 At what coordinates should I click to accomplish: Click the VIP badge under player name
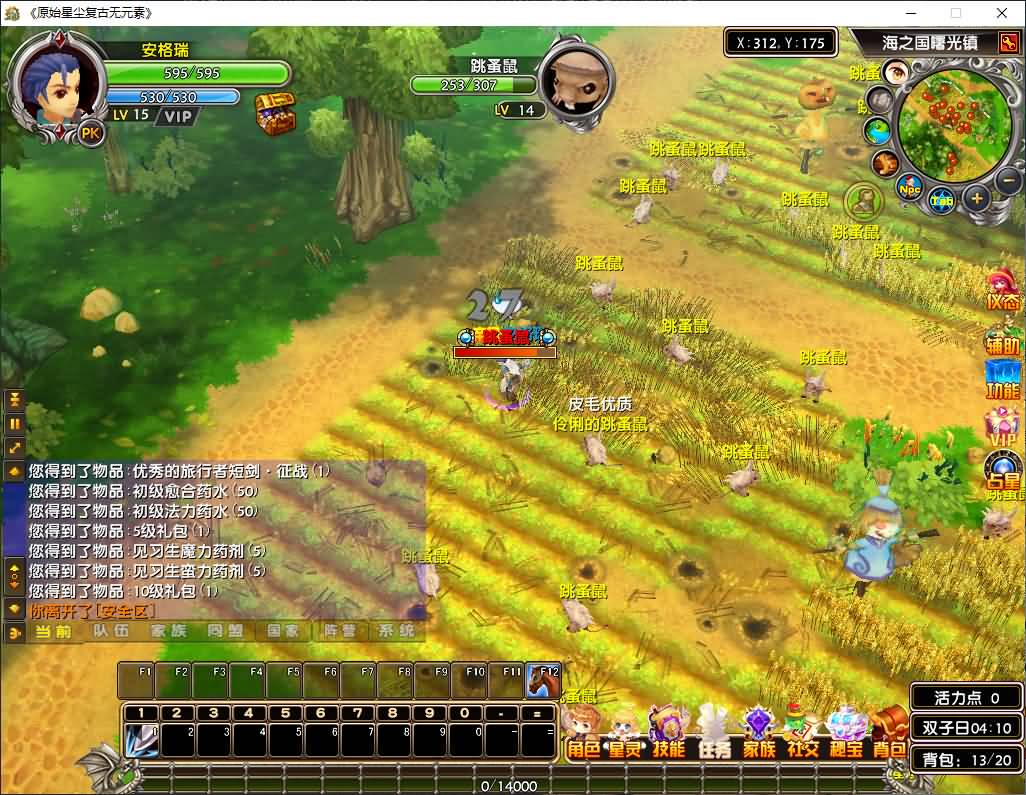point(179,116)
